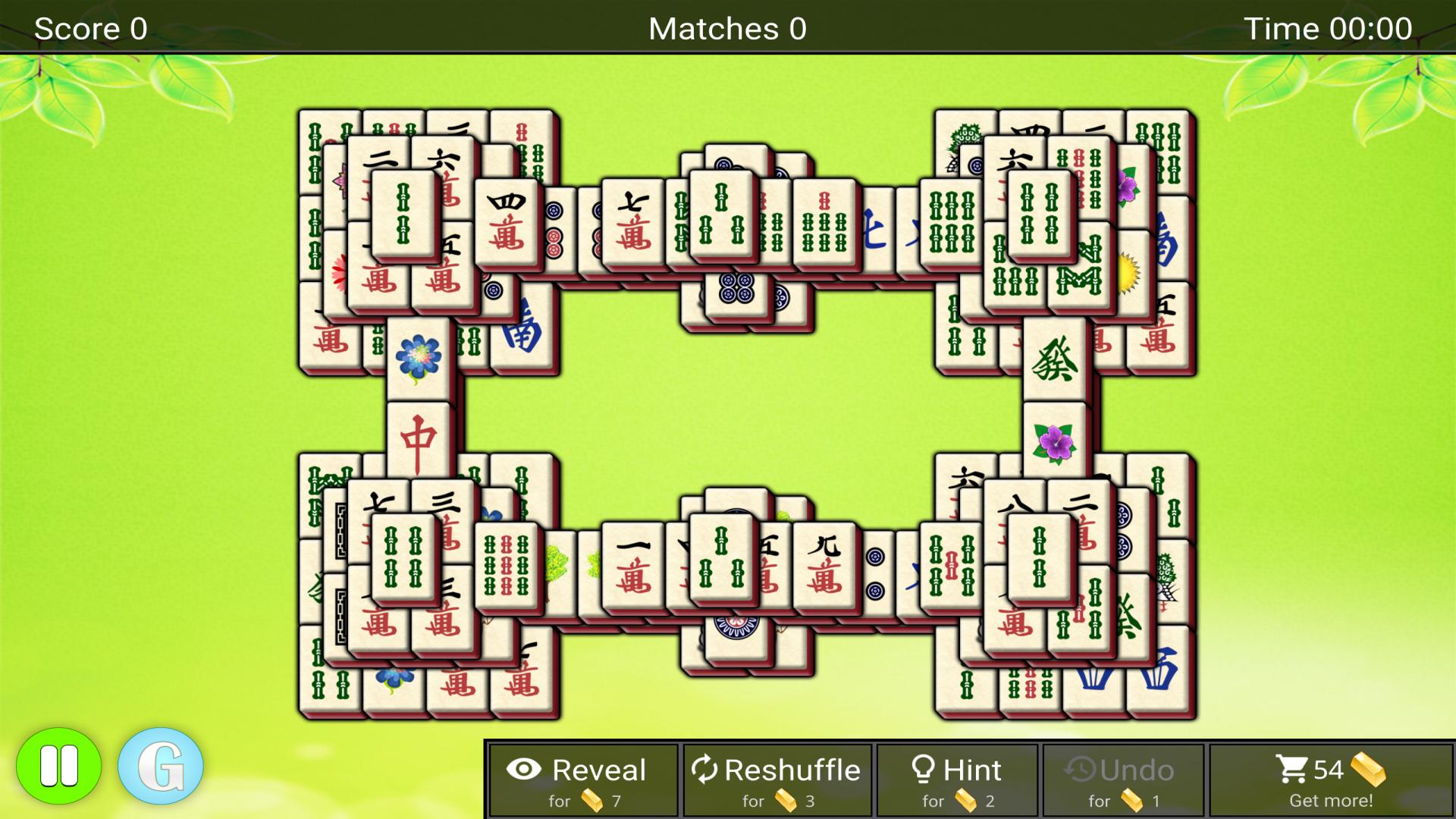Click the circular arrows Reshuffle icon
The height and width of the screenshot is (819, 1456).
(x=705, y=769)
